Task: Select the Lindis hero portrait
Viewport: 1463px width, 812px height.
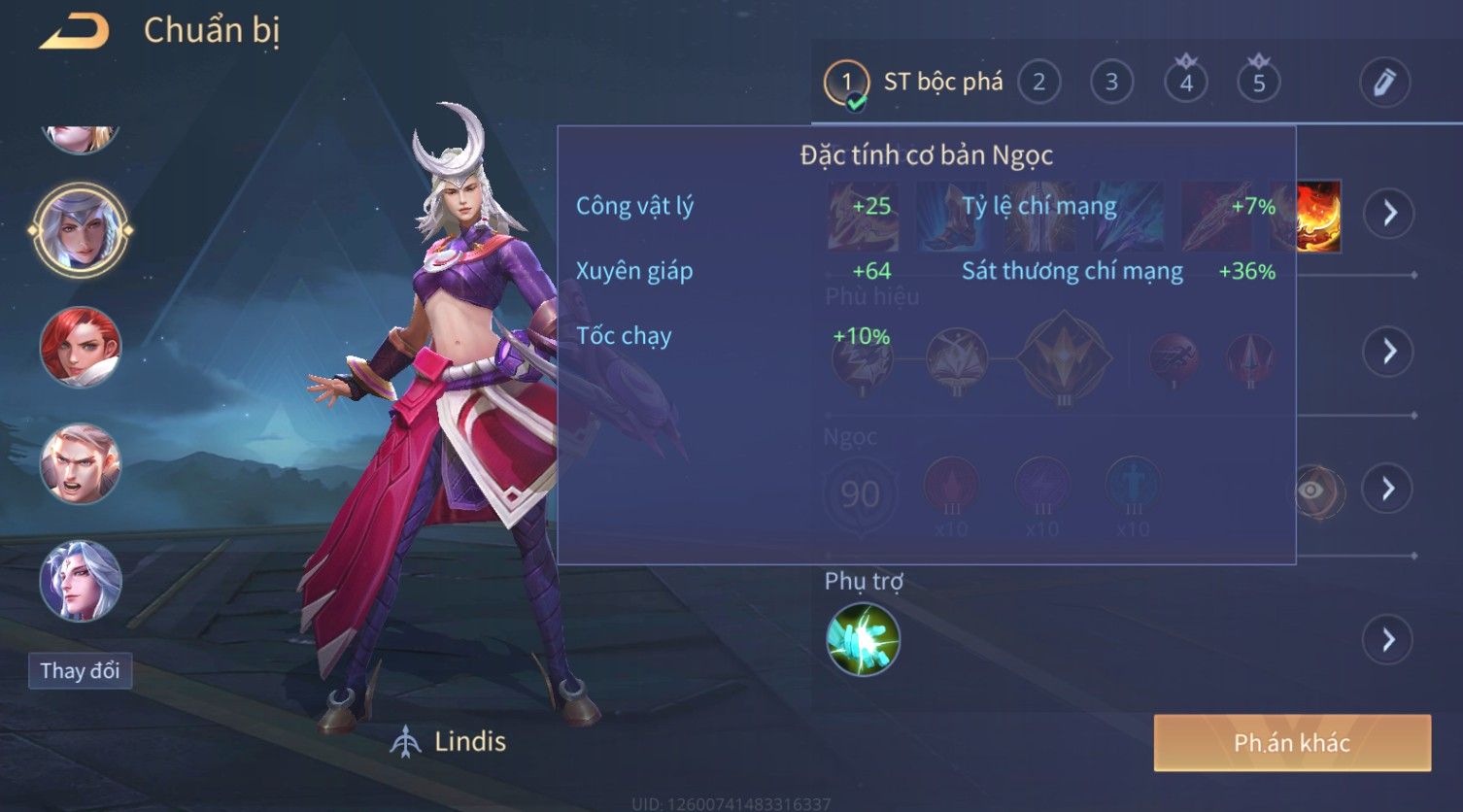Action: click(81, 230)
